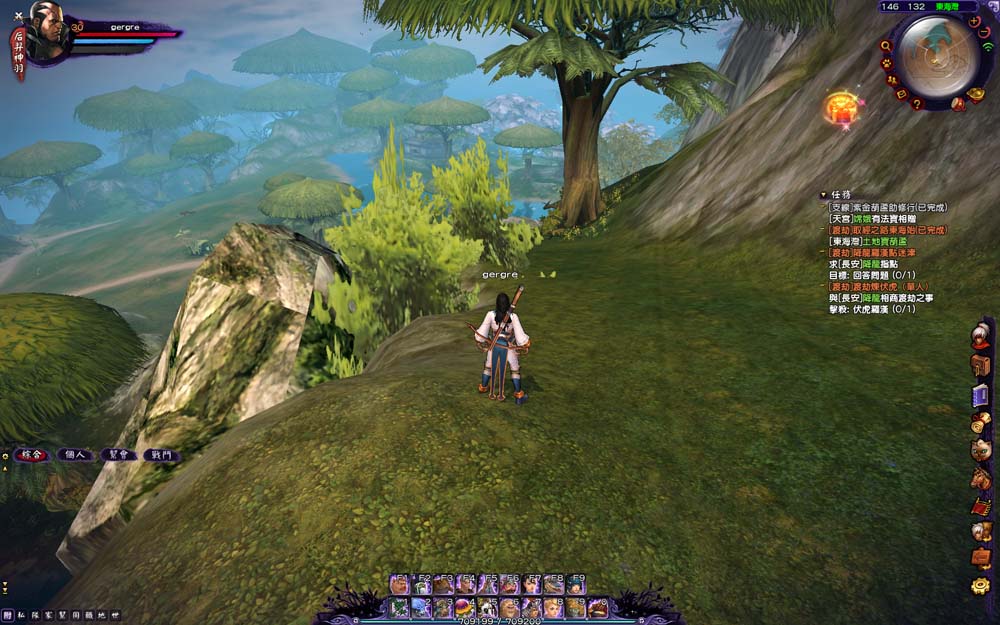Open the gear settings icon
The width and height of the screenshot is (1000, 625).
point(980,586)
